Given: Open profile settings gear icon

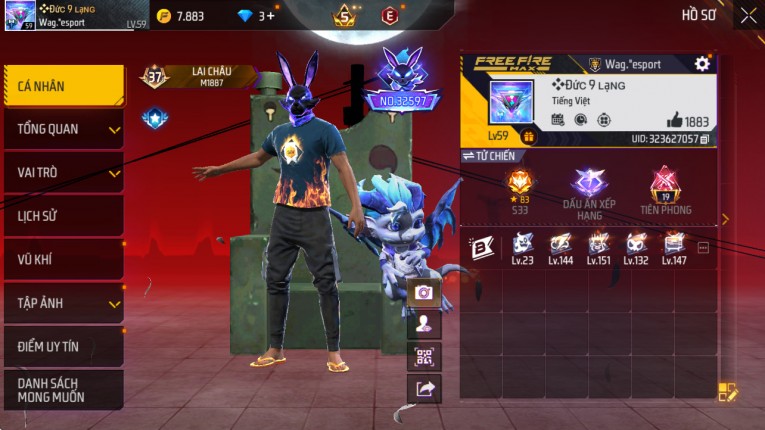Looking at the screenshot, I should 702,64.
